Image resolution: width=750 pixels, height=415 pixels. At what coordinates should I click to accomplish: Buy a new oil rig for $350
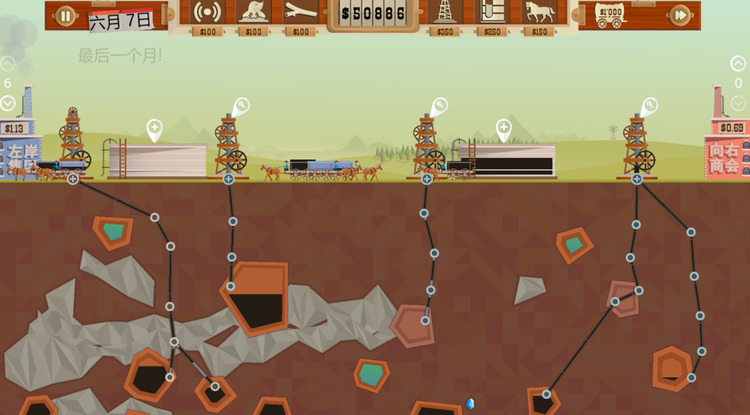point(445,12)
